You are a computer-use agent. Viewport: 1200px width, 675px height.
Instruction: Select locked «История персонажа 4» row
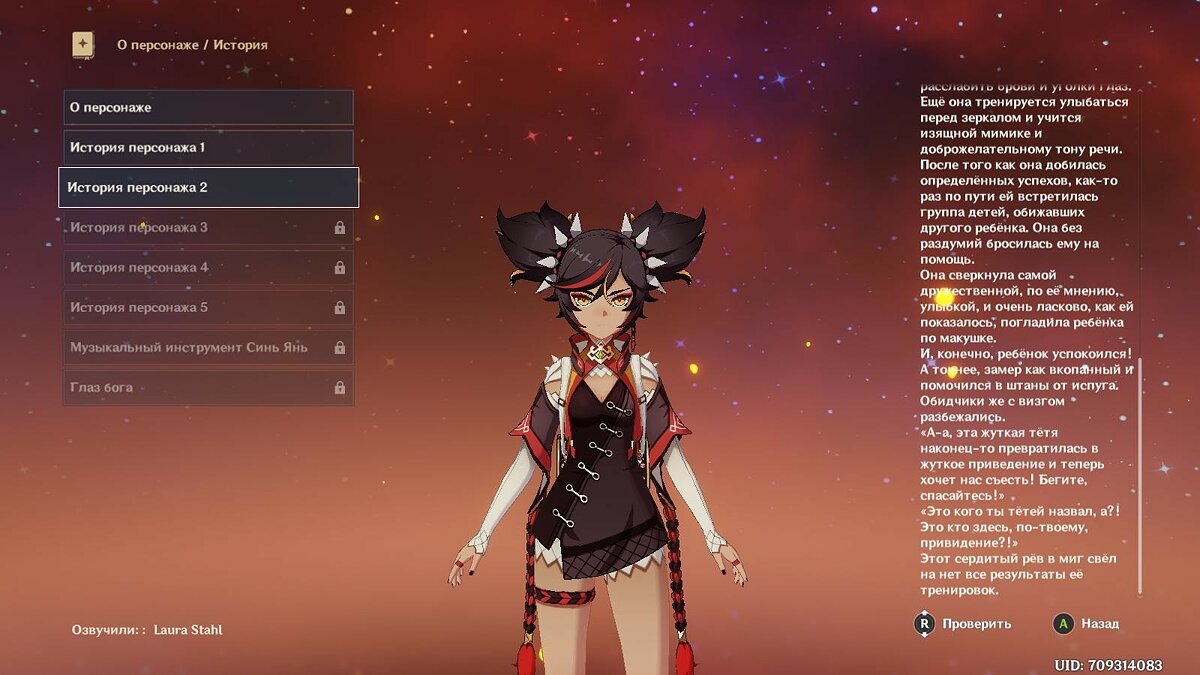click(x=208, y=267)
